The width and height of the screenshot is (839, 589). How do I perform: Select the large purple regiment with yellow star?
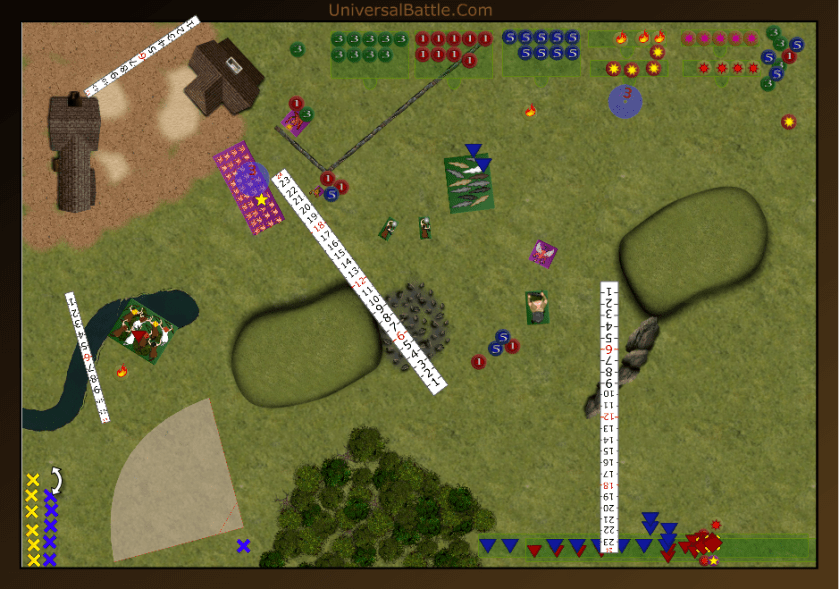pyautogui.click(x=247, y=187)
